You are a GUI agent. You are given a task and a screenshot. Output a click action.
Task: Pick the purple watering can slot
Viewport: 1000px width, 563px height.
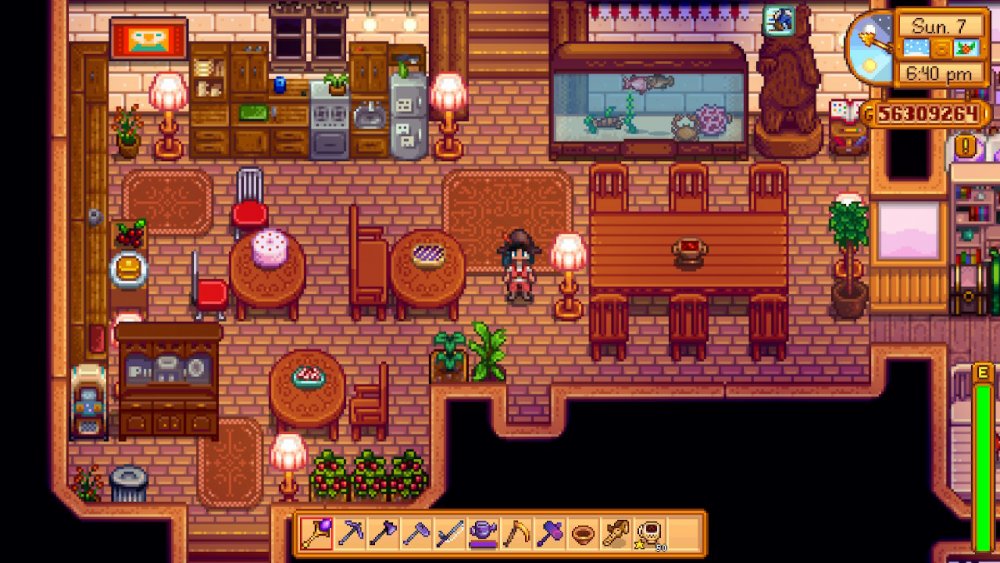click(482, 534)
